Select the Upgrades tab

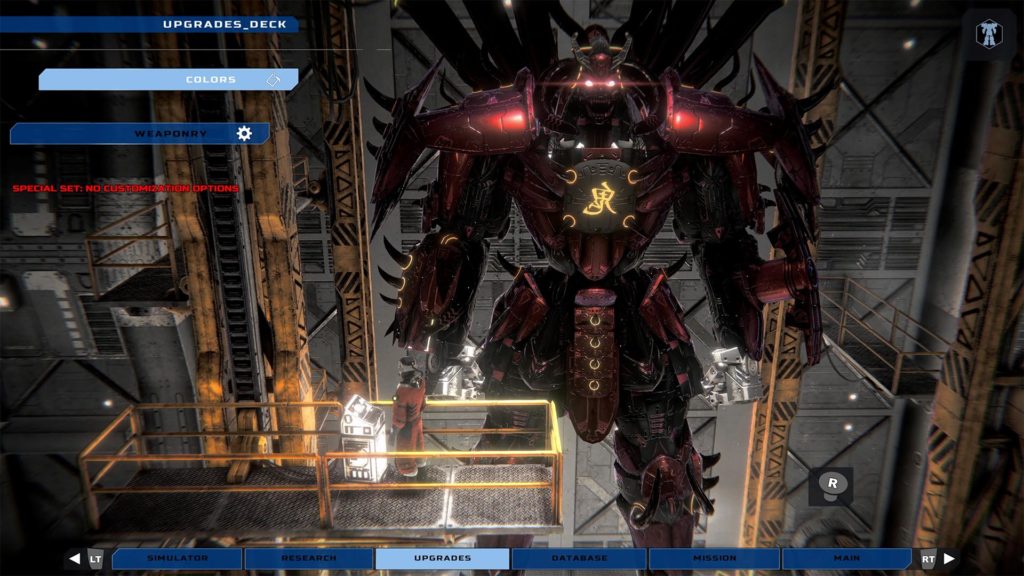(442, 558)
